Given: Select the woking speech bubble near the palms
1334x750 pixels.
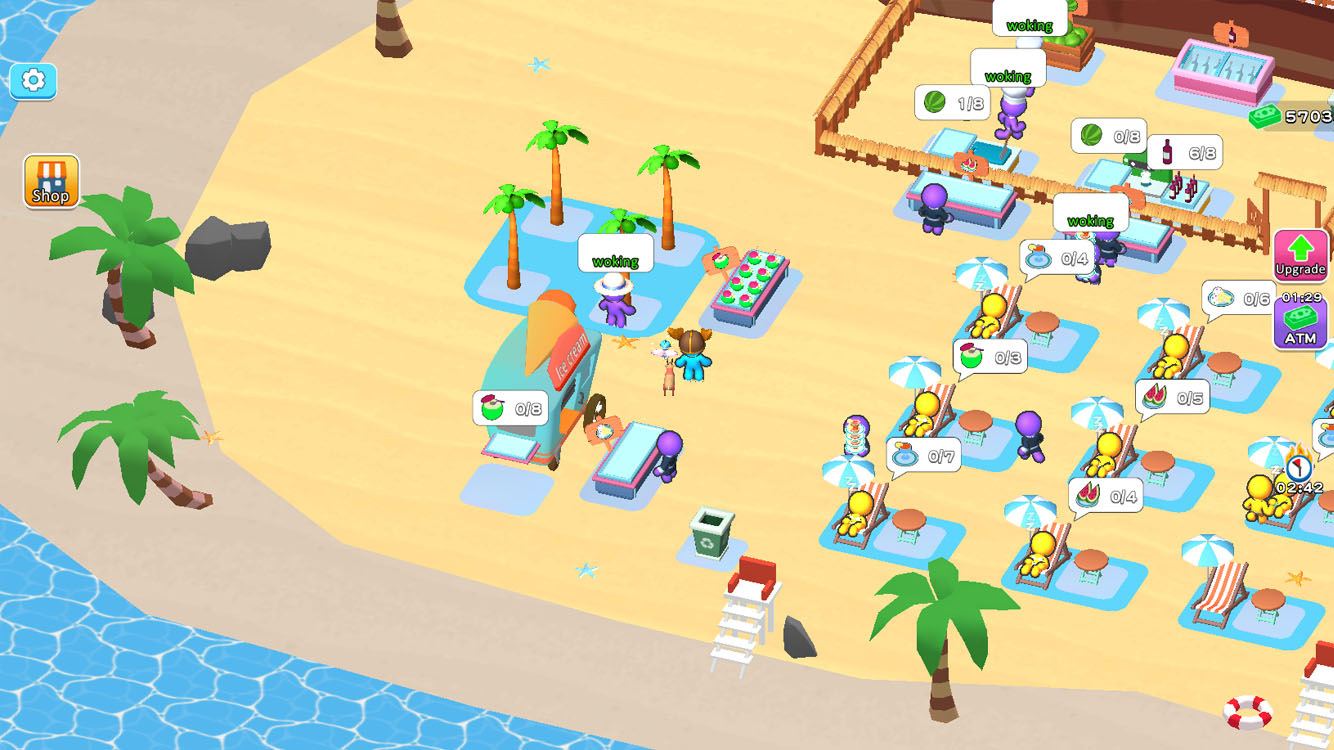Looking at the screenshot, I should coord(614,253).
